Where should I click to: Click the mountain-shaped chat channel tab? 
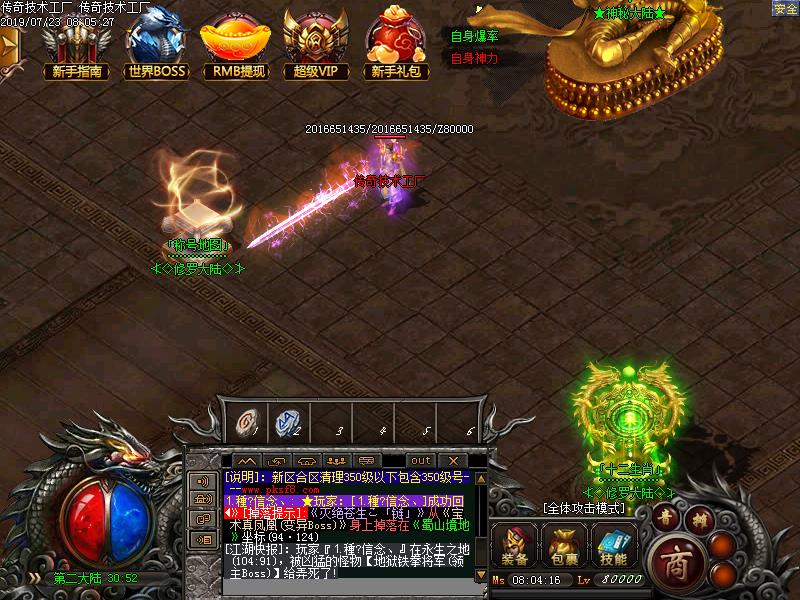(x=246, y=461)
